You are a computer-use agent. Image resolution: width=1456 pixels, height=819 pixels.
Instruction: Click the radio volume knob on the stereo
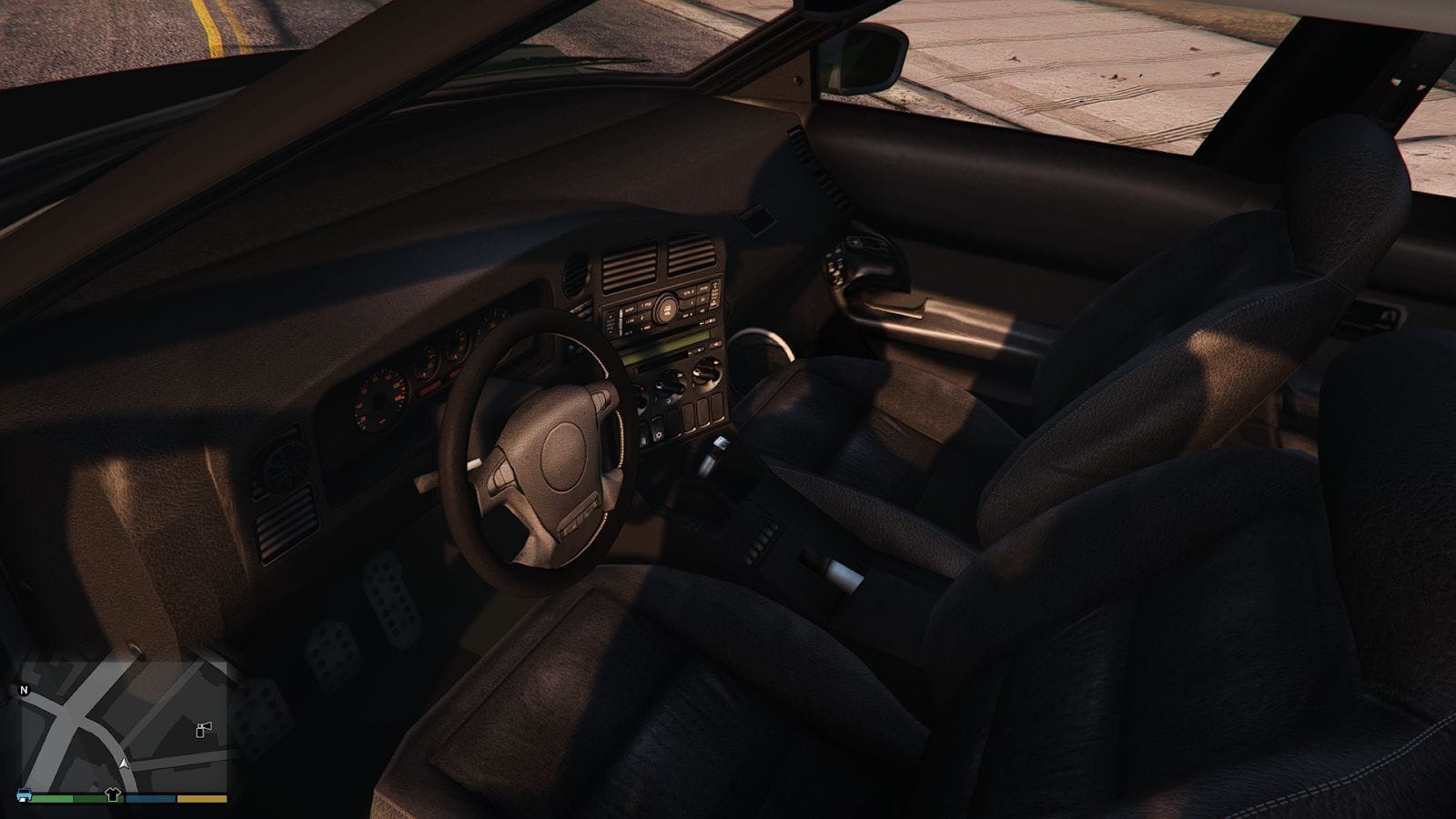[666, 308]
